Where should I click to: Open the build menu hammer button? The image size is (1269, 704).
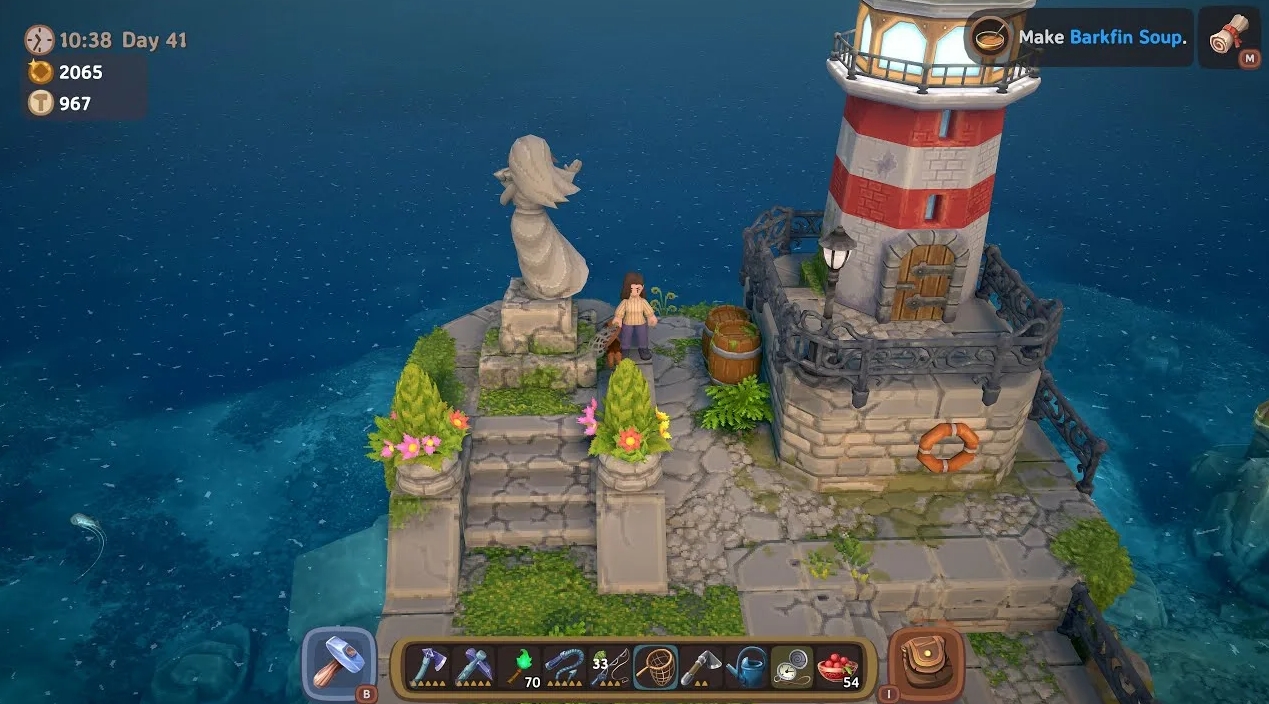(x=338, y=661)
